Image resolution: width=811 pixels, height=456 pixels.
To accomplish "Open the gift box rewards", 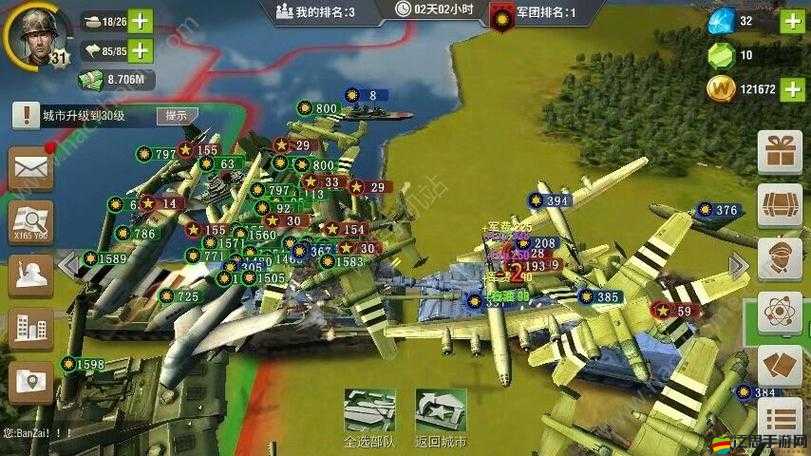I will click(x=780, y=154).
